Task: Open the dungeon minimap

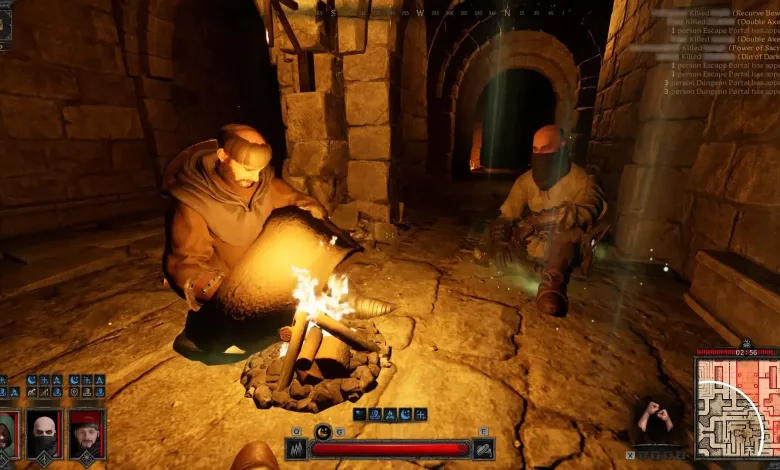Action: (736, 408)
